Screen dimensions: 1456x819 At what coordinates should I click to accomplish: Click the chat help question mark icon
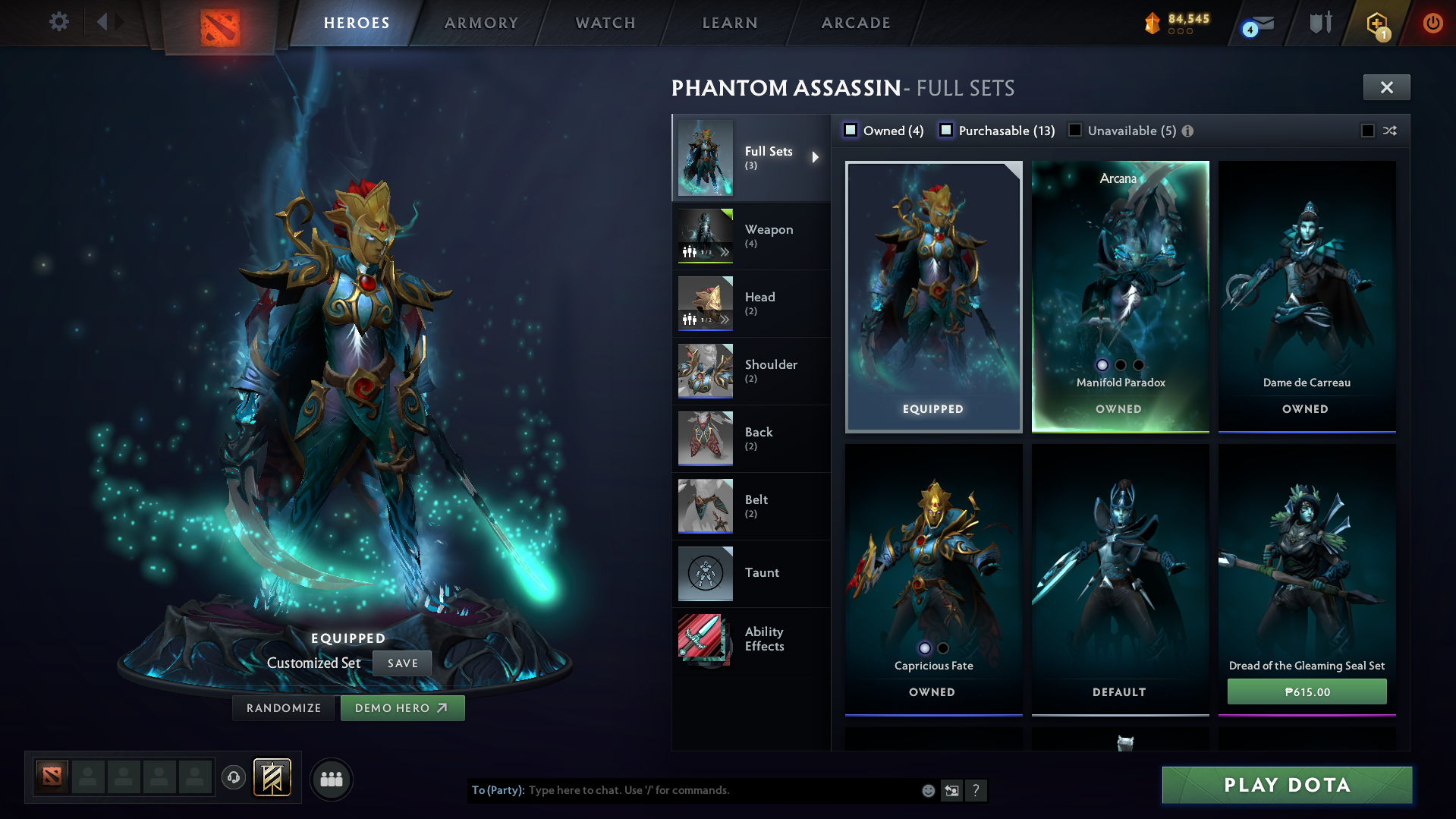coord(976,791)
